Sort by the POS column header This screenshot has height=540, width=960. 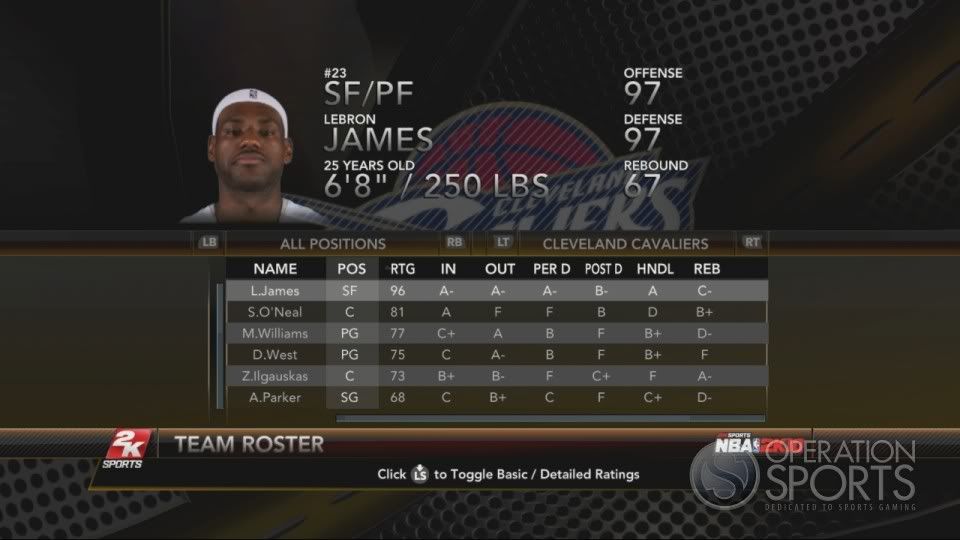click(352, 269)
